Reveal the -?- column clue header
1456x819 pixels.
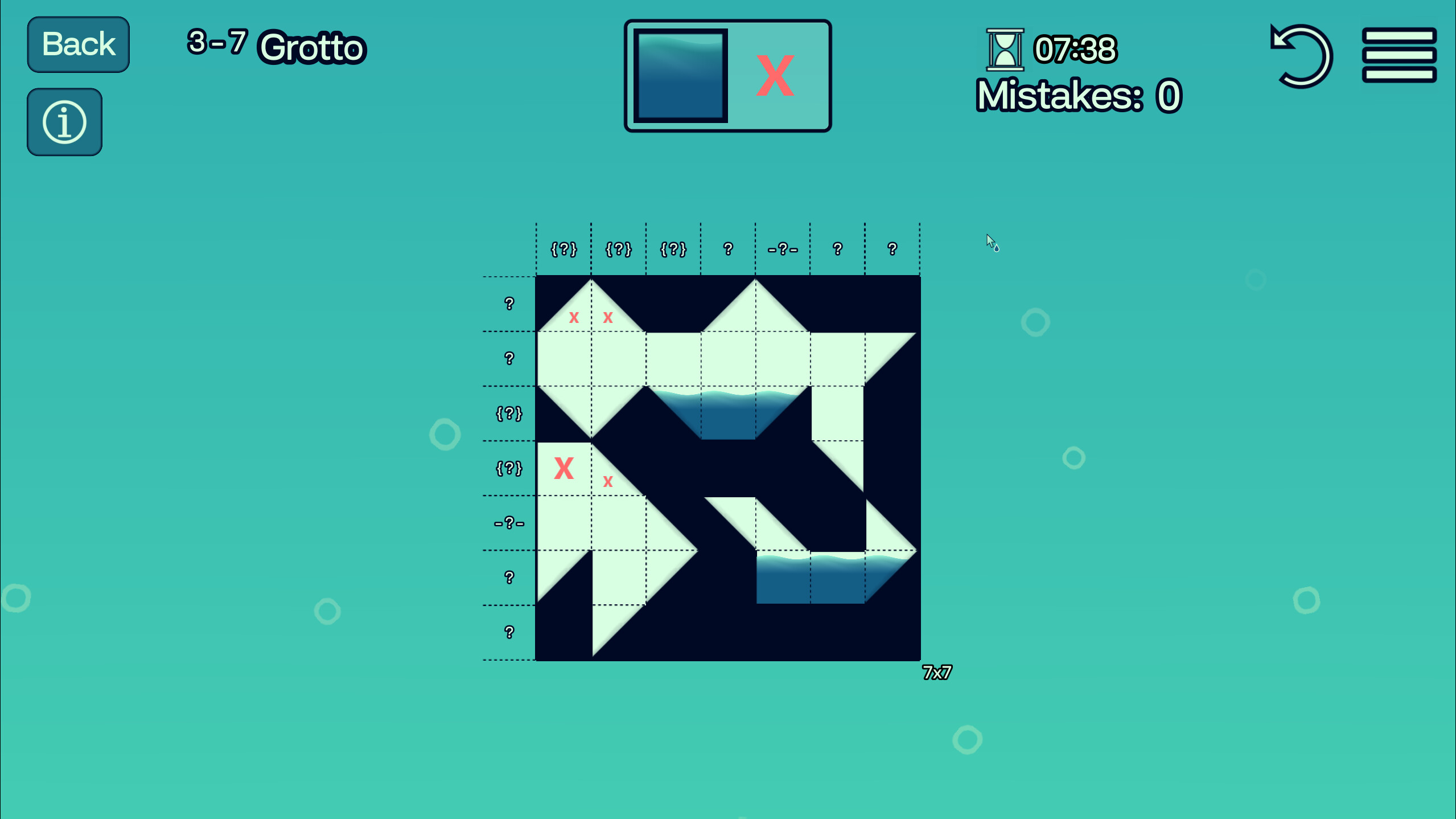point(784,249)
